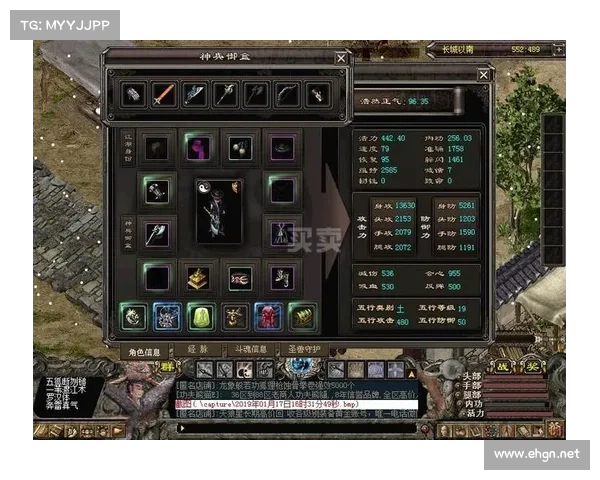
Task: Select the dark hat equipment slot
Action: (281, 148)
